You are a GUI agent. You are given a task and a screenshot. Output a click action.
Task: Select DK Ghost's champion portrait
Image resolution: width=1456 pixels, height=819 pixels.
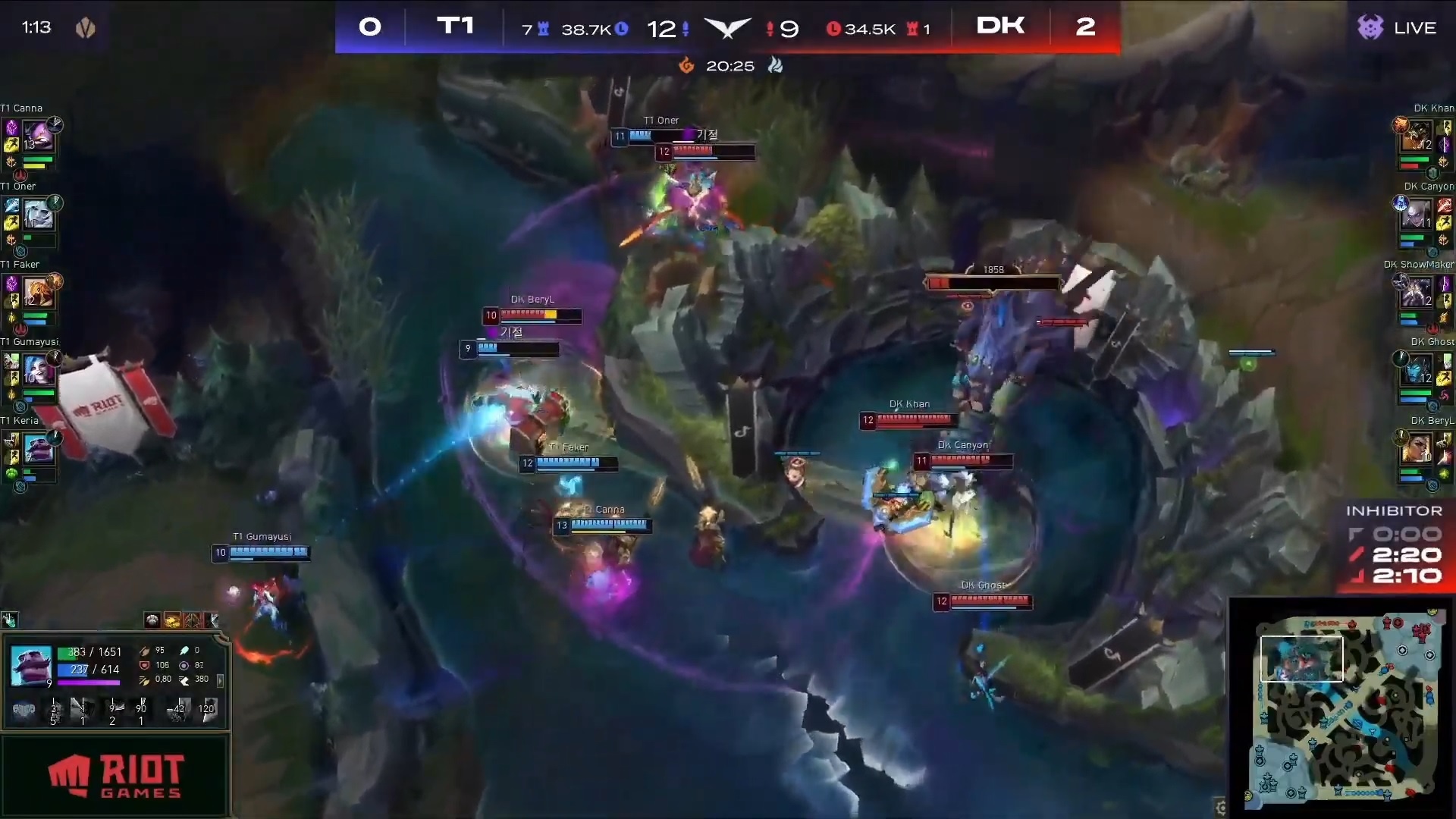[1417, 371]
